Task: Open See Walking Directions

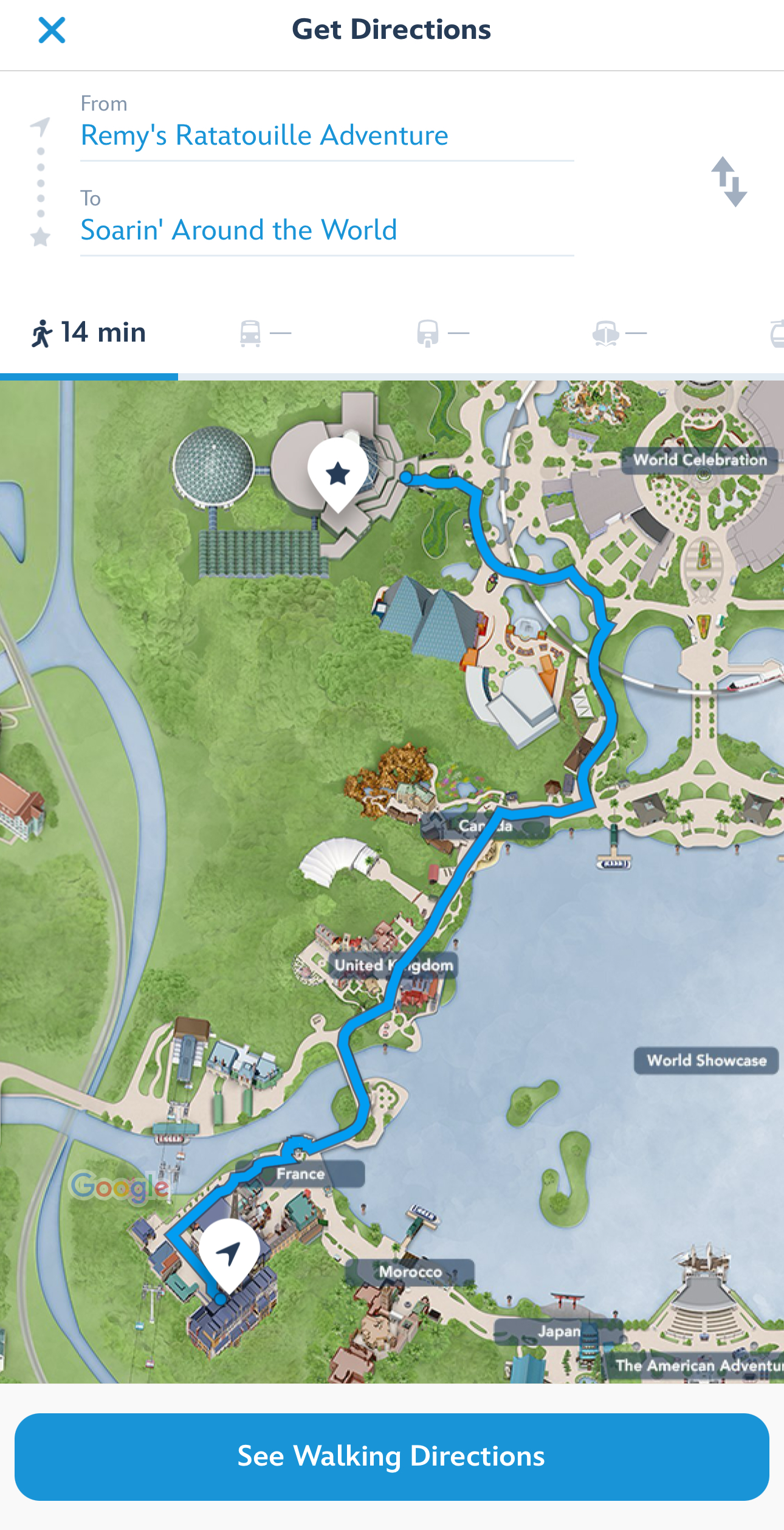Action: [x=391, y=1456]
